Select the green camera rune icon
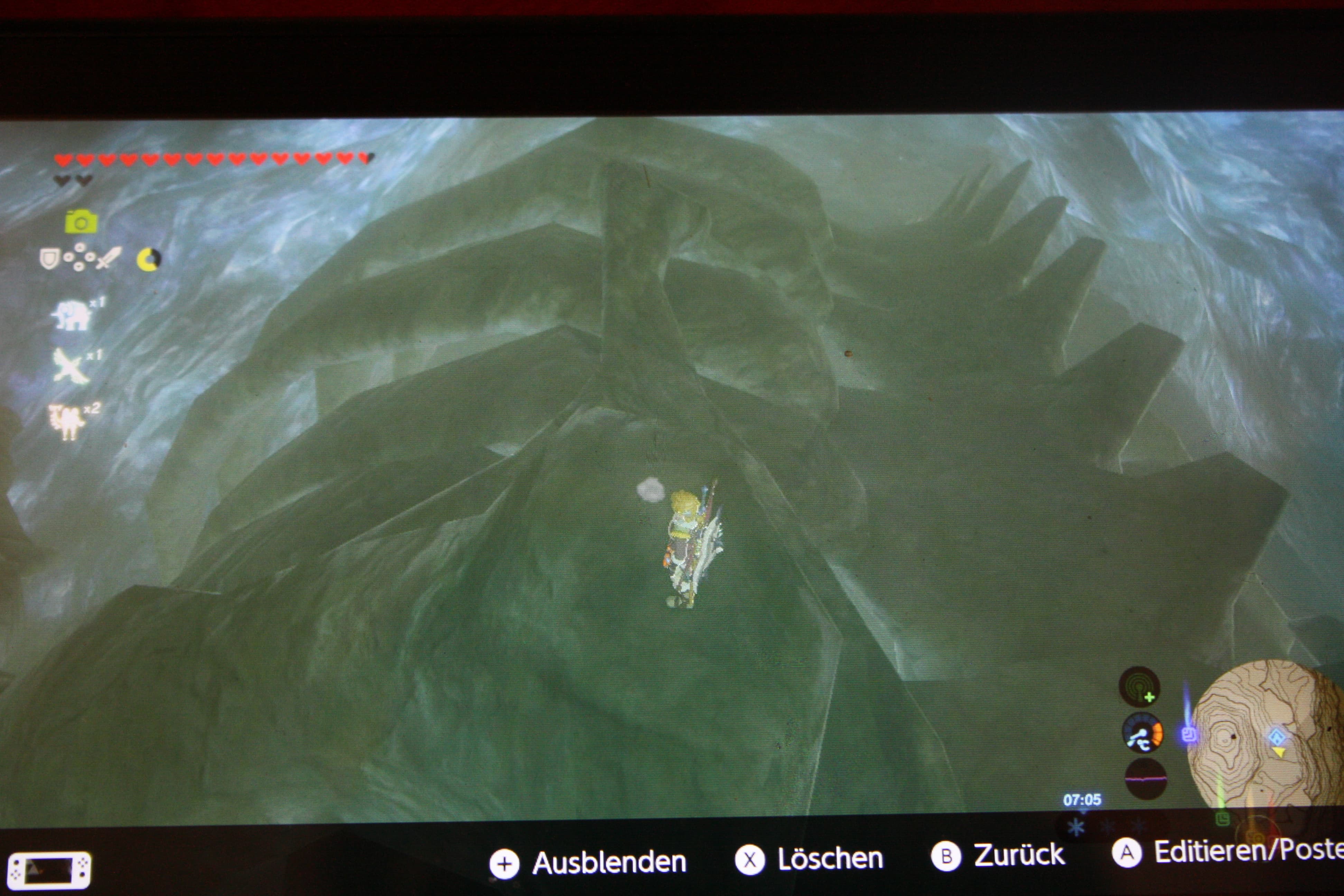This screenshot has width=1344, height=896. coord(81,222)
